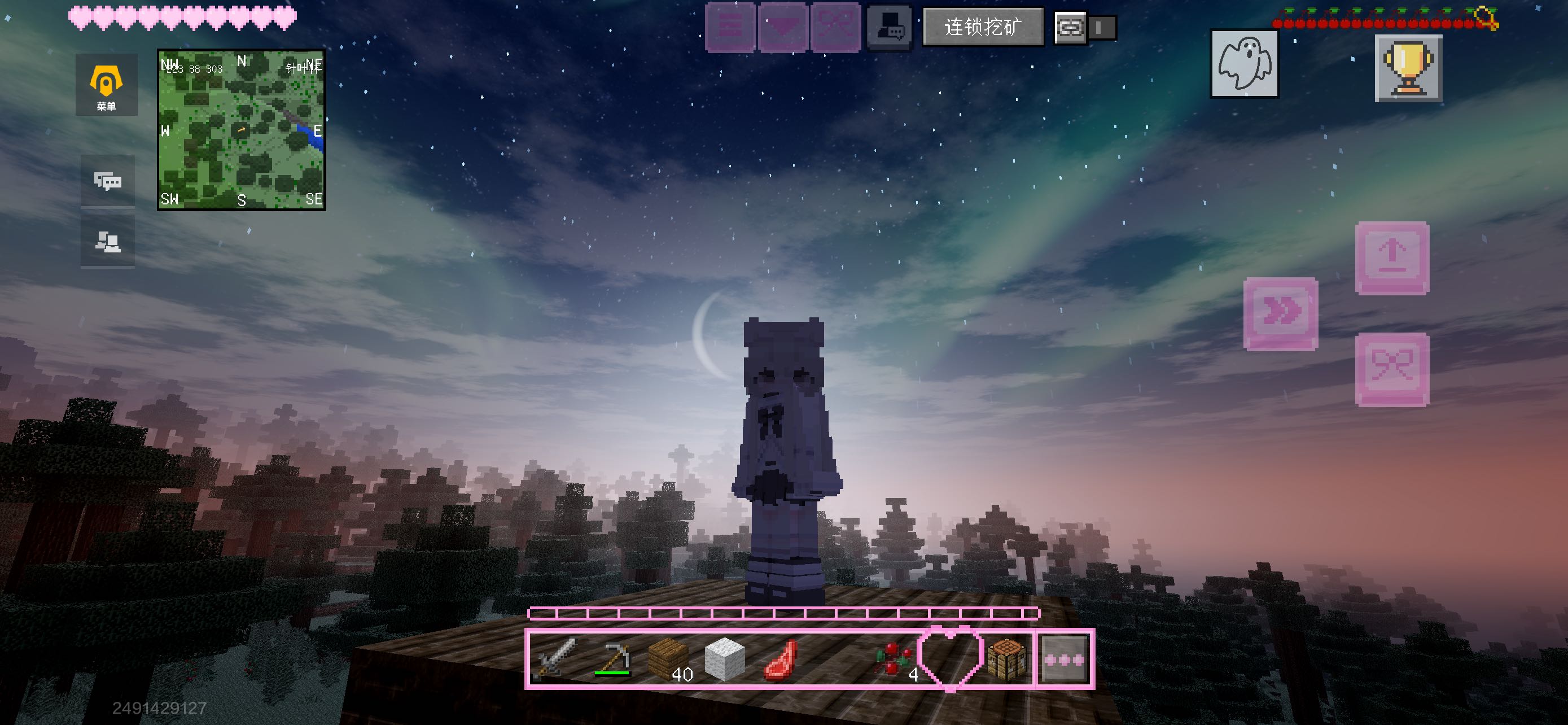This screenshot has height=725, width=1568.
Task: Open the yellow 菜单 menu button
Action: 106,85
